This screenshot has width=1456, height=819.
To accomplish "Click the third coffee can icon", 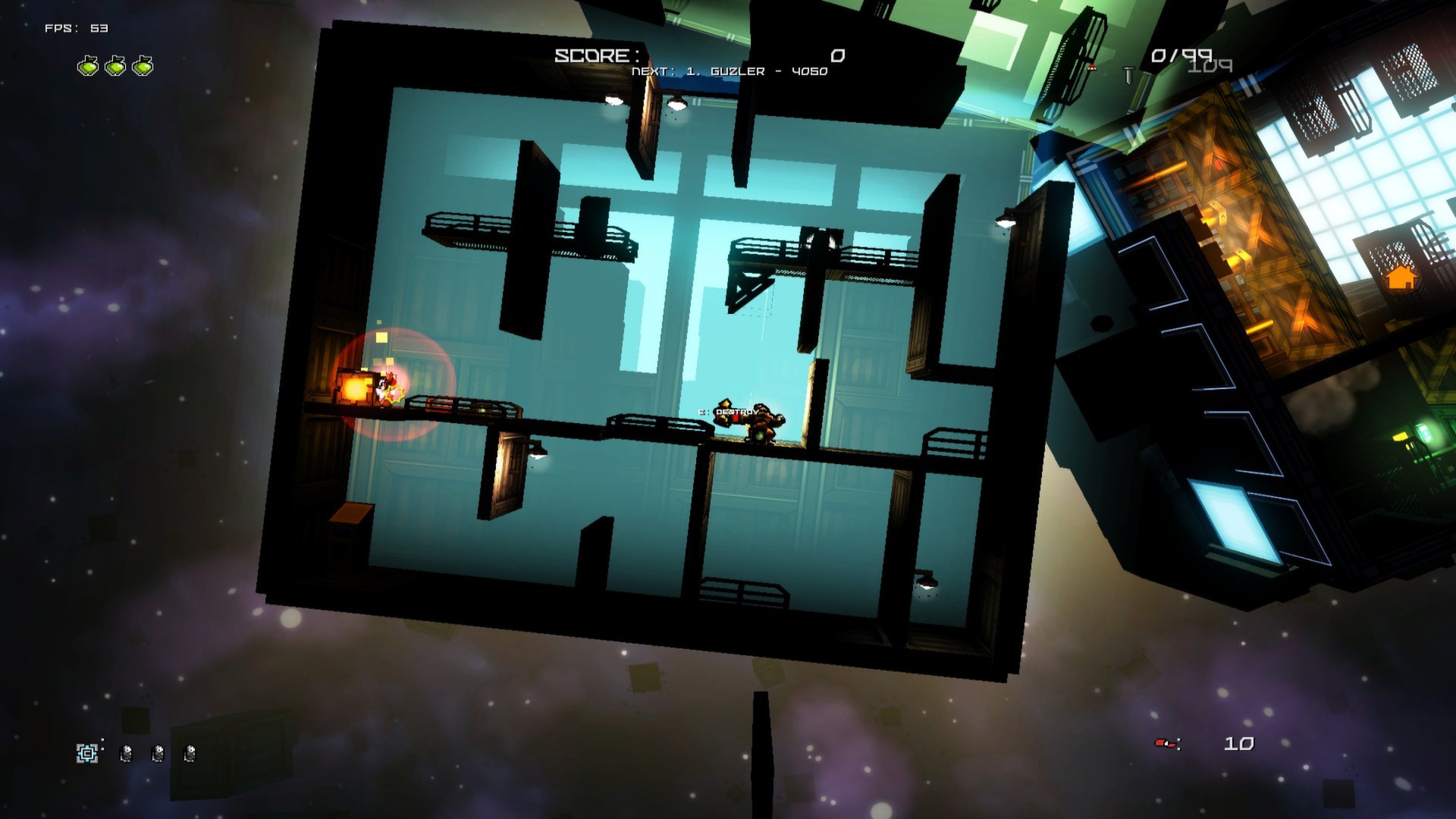I will tap(190, 753).
